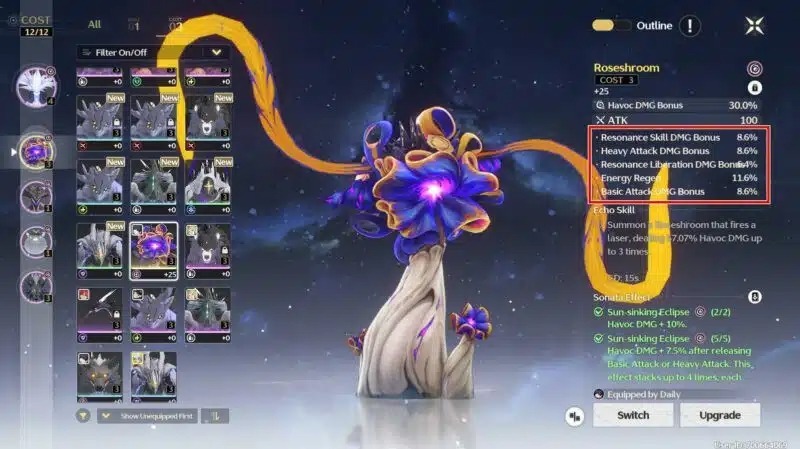Upgrade the Roseshroom echo

pos(719,415)
